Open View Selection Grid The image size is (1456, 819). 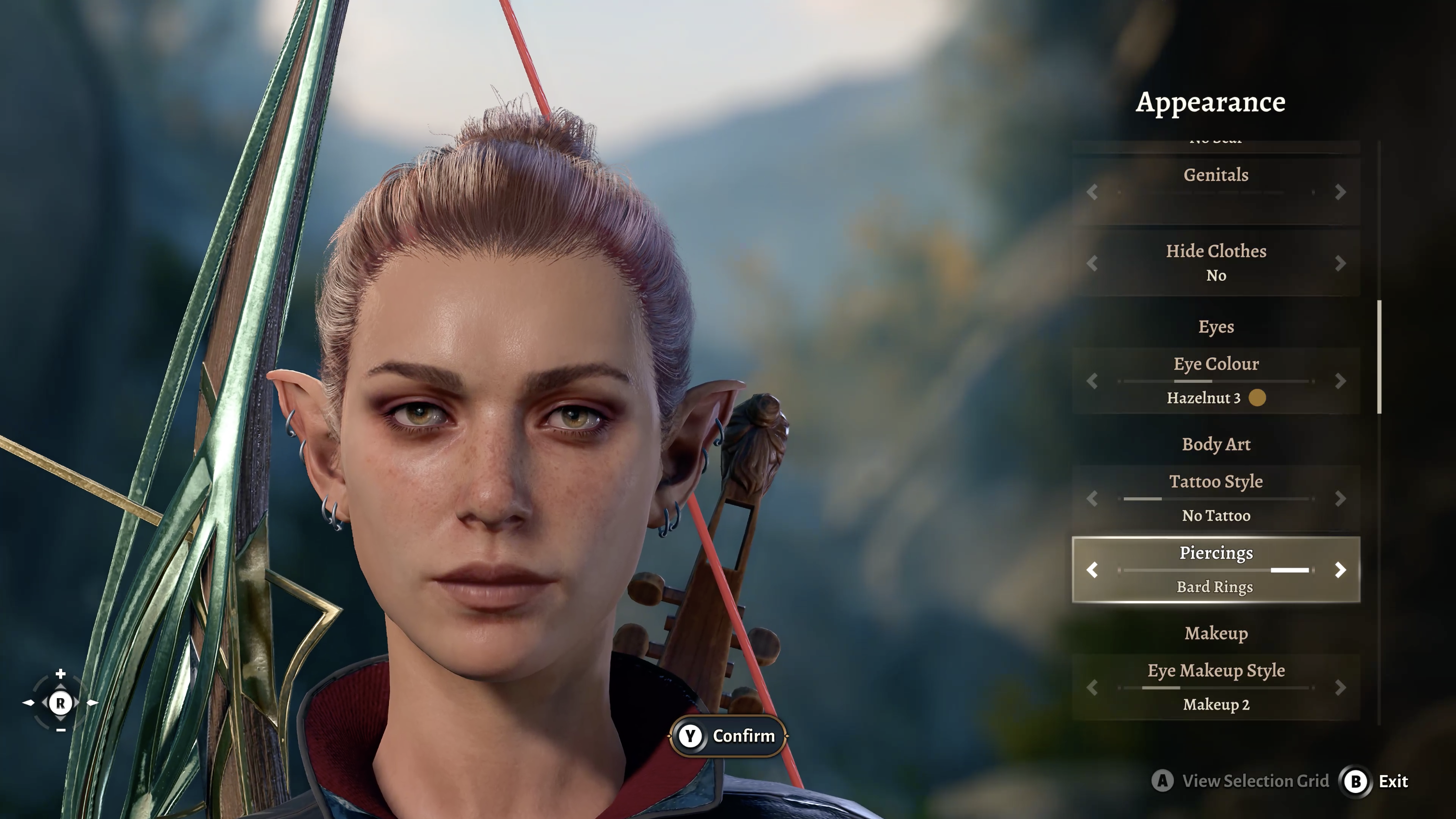pyautogui.click(x=1241, y=781)
